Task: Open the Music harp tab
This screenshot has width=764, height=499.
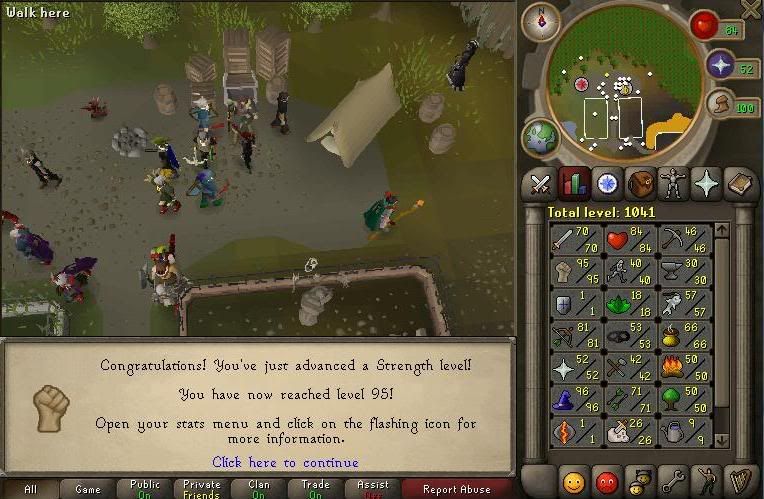Action: coord(740,479)
